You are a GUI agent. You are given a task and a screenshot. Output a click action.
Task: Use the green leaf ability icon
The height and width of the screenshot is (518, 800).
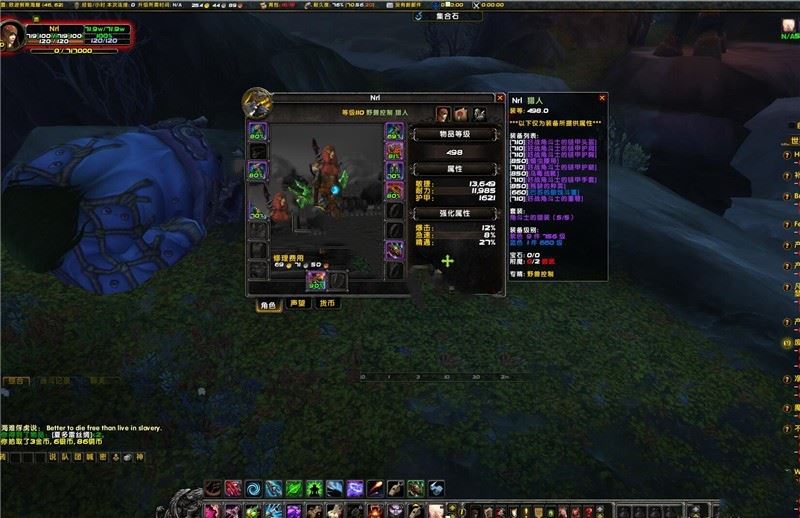294,489
